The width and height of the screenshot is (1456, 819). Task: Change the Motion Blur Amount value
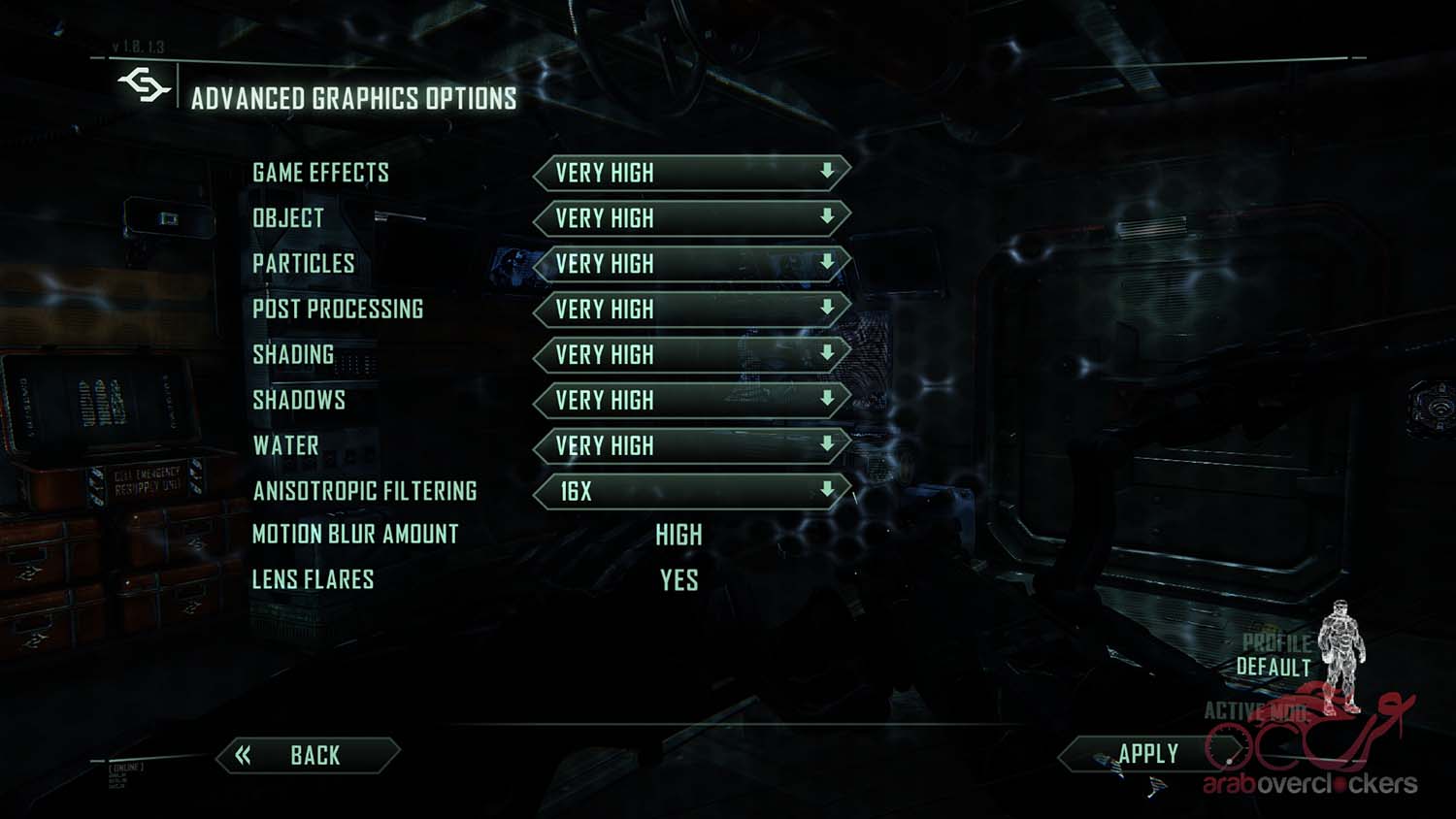(678, 535)
